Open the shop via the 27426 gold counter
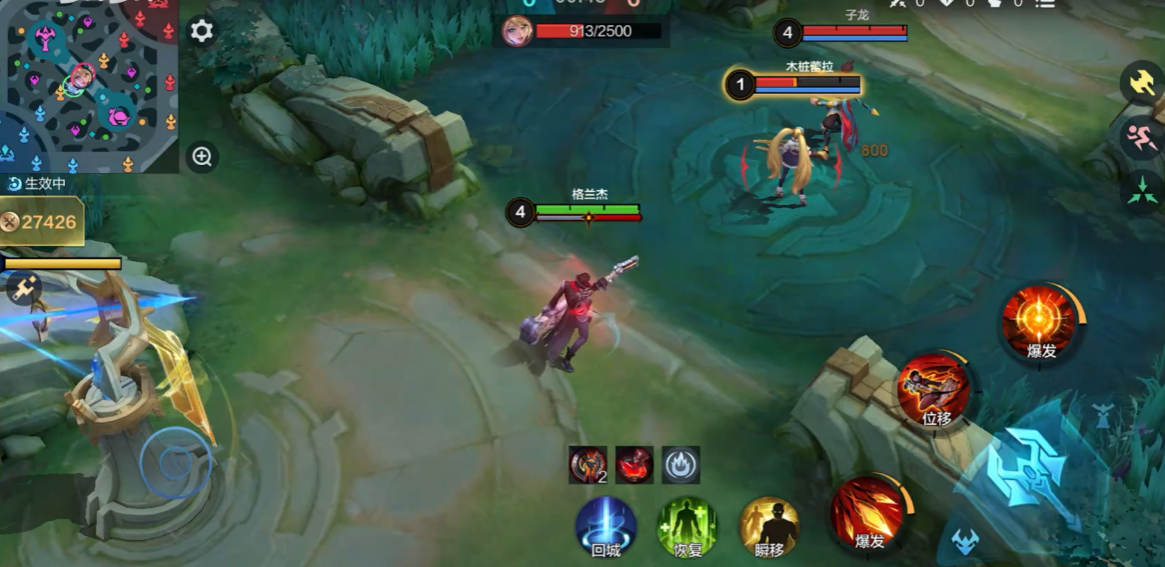The image size is (1165, 567). tap(41, 222)
